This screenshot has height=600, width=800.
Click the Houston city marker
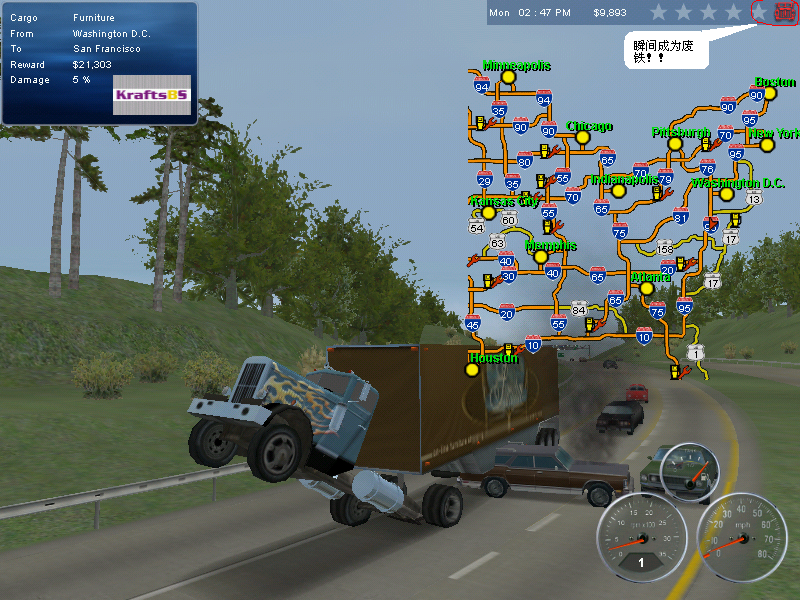472,369
